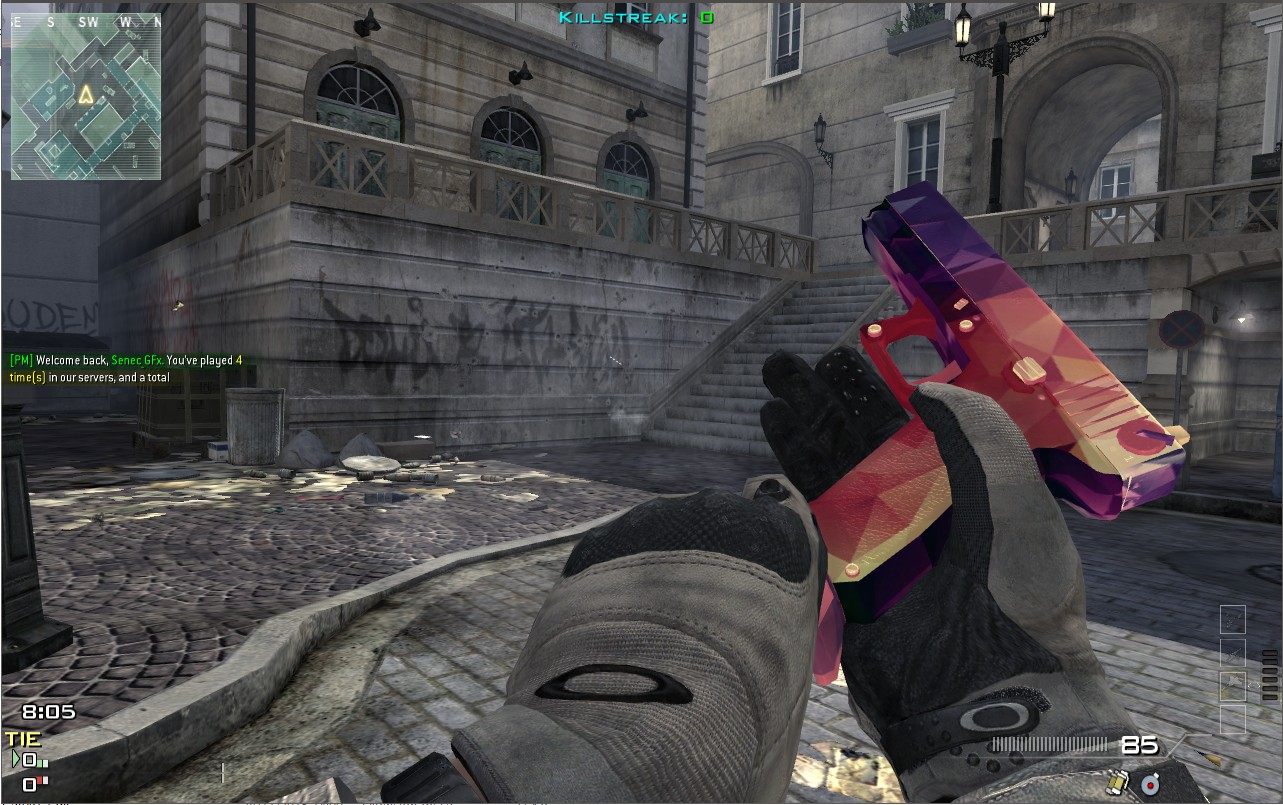1283x805 pixels.
Task: Toggle the stacked perk indicator bars near killstreaks
Action: [x=1270, y=676]
